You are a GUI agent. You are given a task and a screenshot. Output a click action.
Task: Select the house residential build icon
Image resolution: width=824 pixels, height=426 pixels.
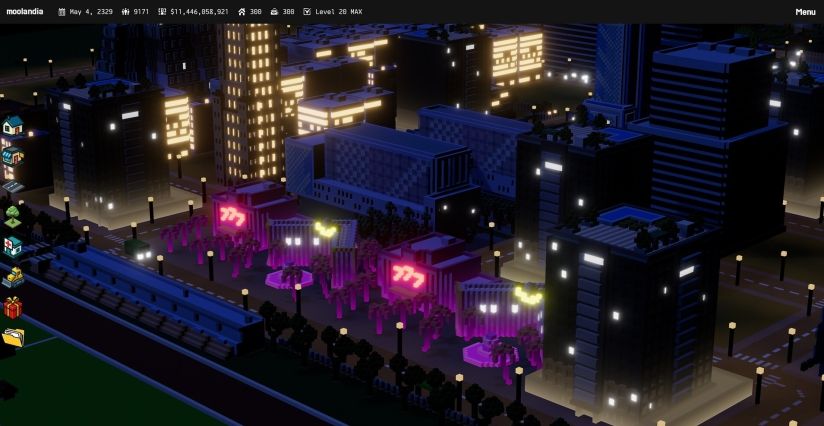click(12, 126)
